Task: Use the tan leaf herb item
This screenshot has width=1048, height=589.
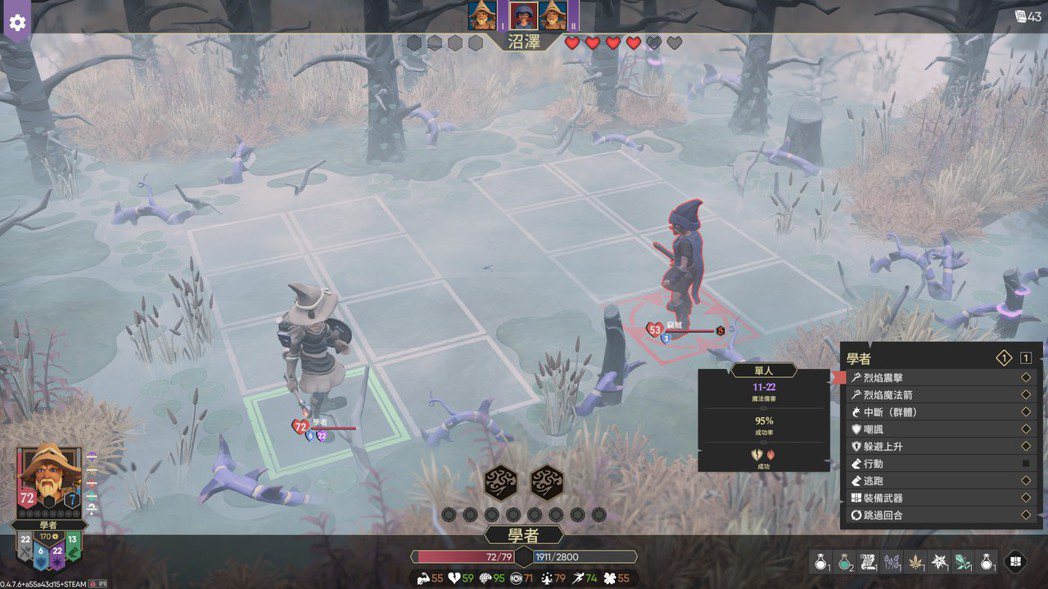Action: [915, 563]
